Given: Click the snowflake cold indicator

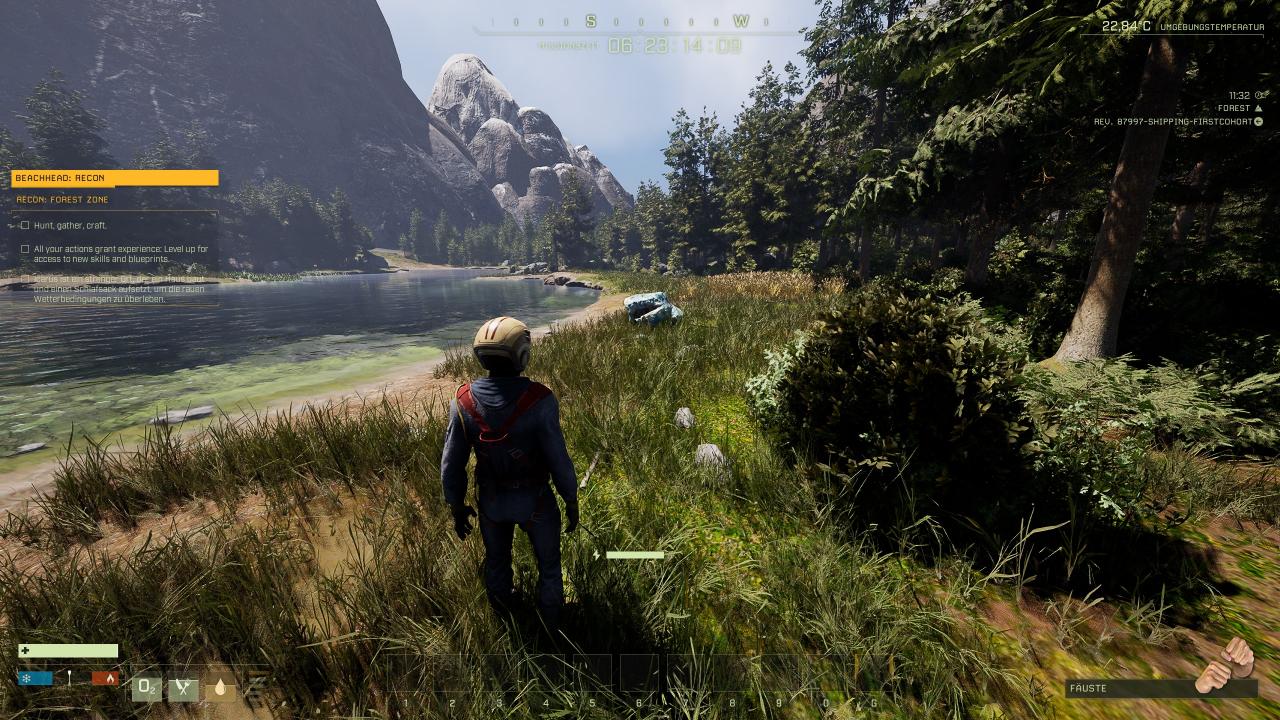Looking at the screenshot, I should pos(35,678).
